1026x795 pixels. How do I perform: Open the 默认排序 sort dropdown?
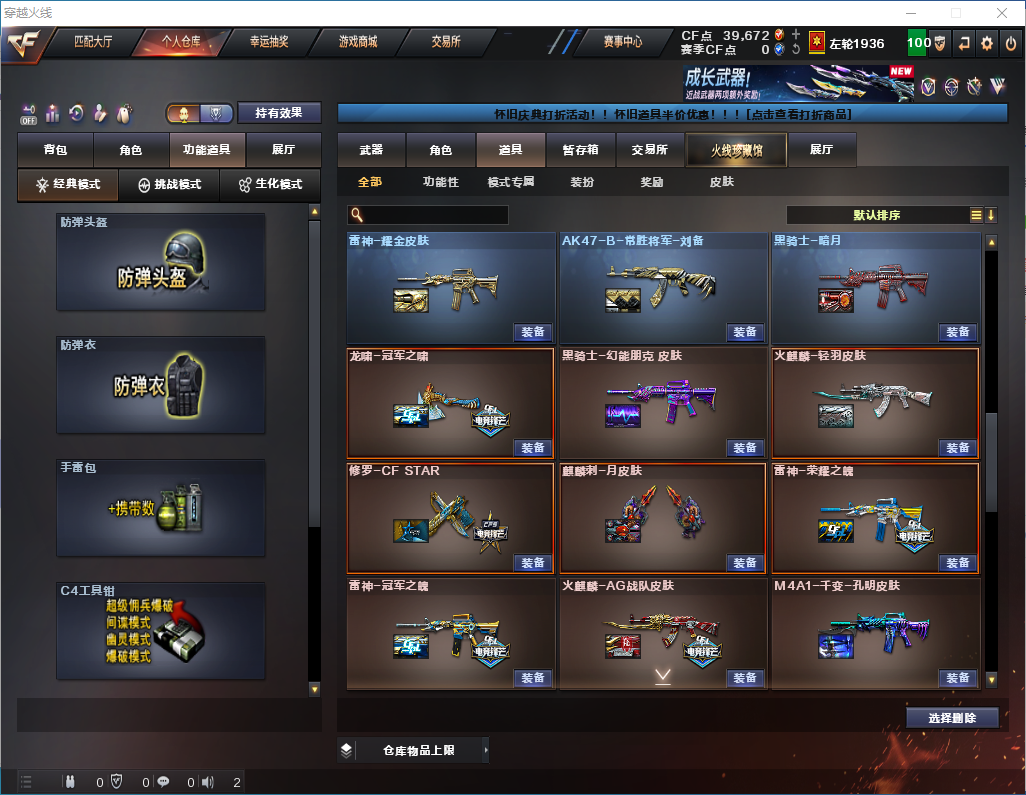click(877, 215)
